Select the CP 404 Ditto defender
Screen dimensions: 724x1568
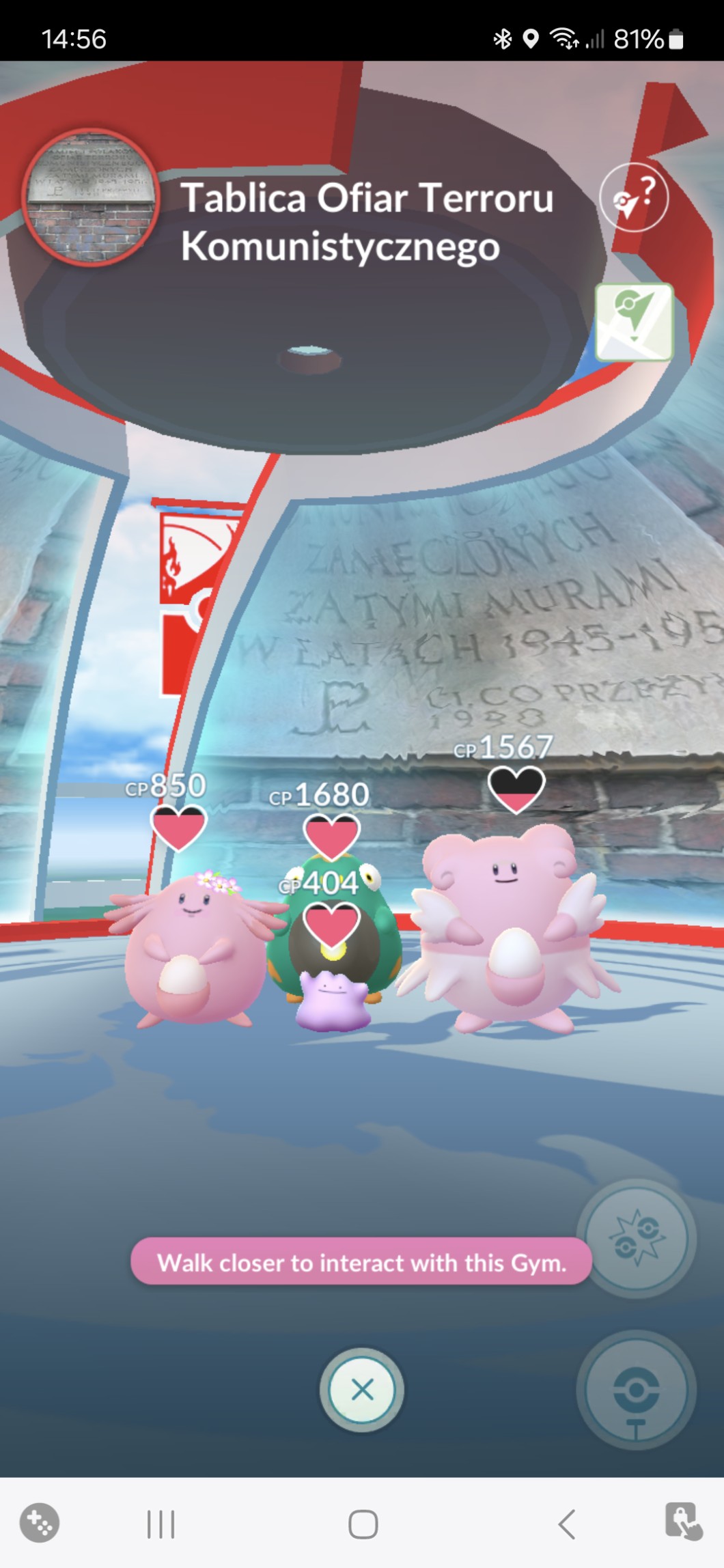334,1000
